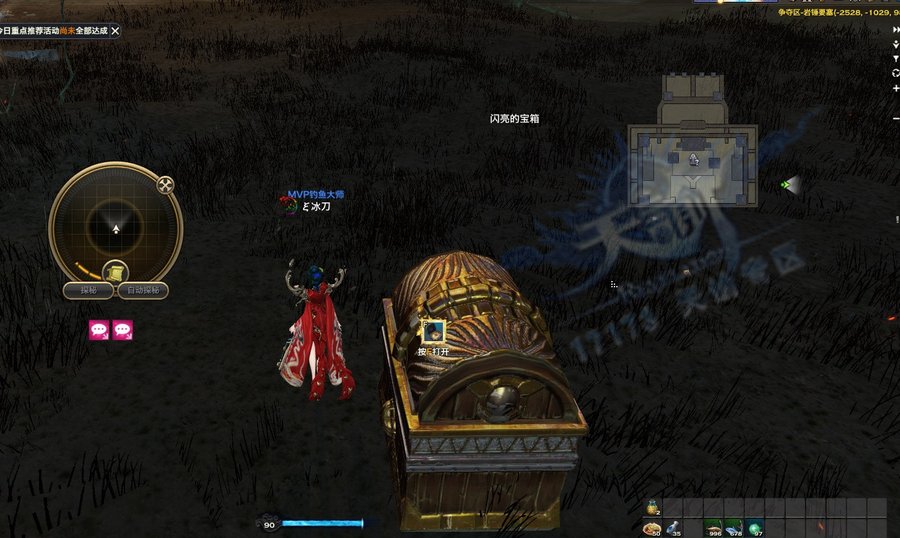This screenshot has height=538, width=900.
Task: Select the blue fish item with count 678
Action: tap(735, 528)
